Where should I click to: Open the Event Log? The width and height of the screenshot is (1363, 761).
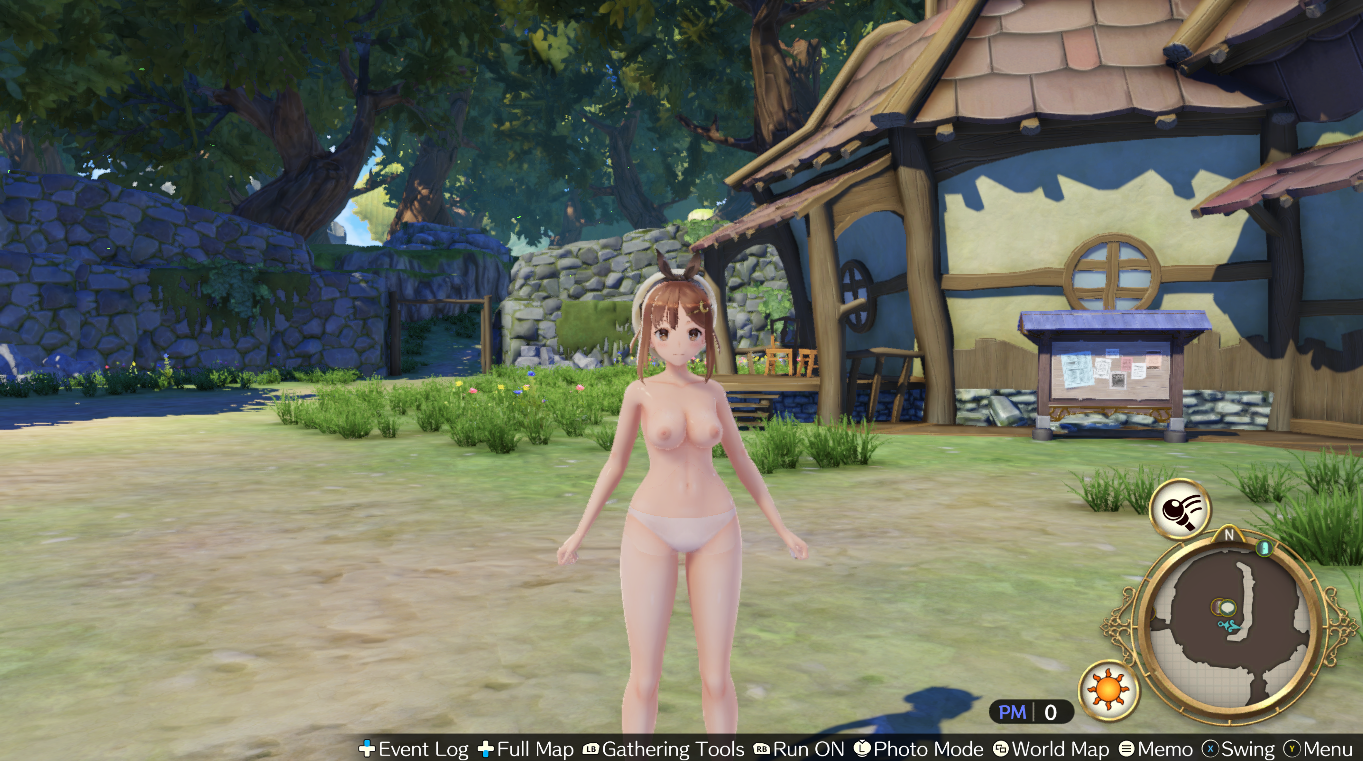pos(413,749)
